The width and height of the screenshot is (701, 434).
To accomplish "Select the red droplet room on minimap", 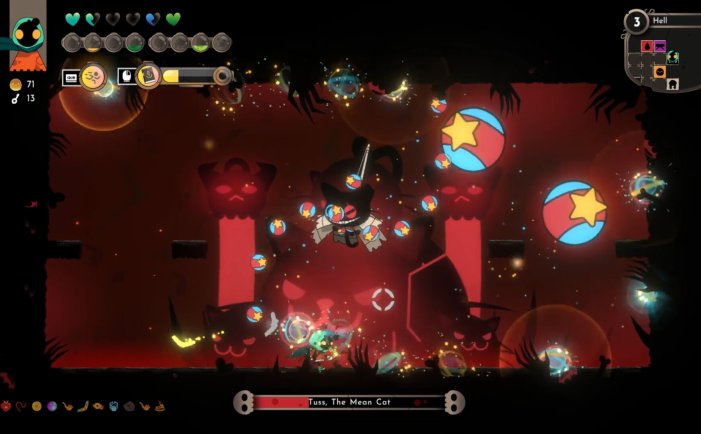I will coord(646,46).
